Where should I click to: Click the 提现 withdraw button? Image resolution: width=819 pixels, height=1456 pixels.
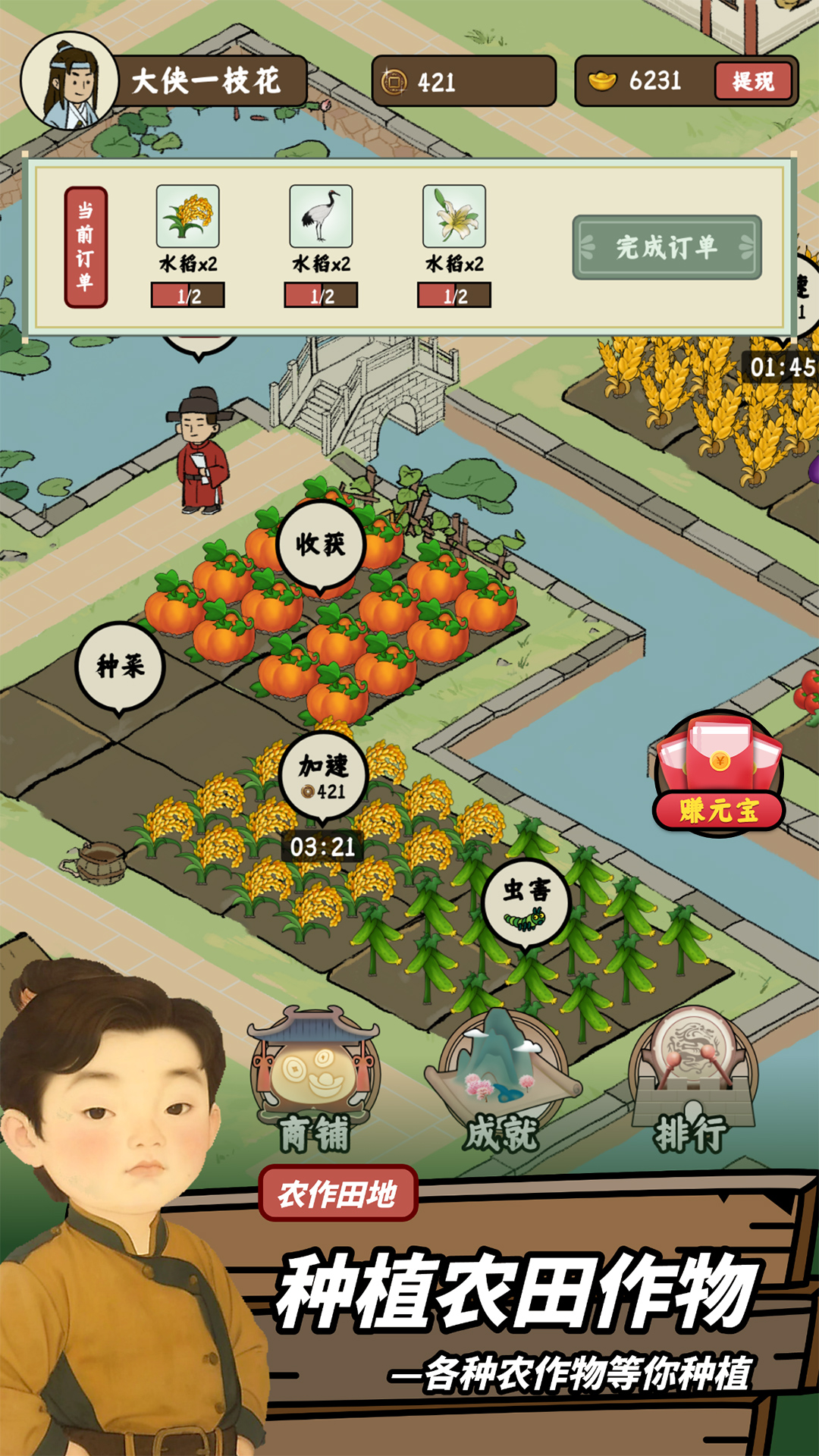[752, 81]
